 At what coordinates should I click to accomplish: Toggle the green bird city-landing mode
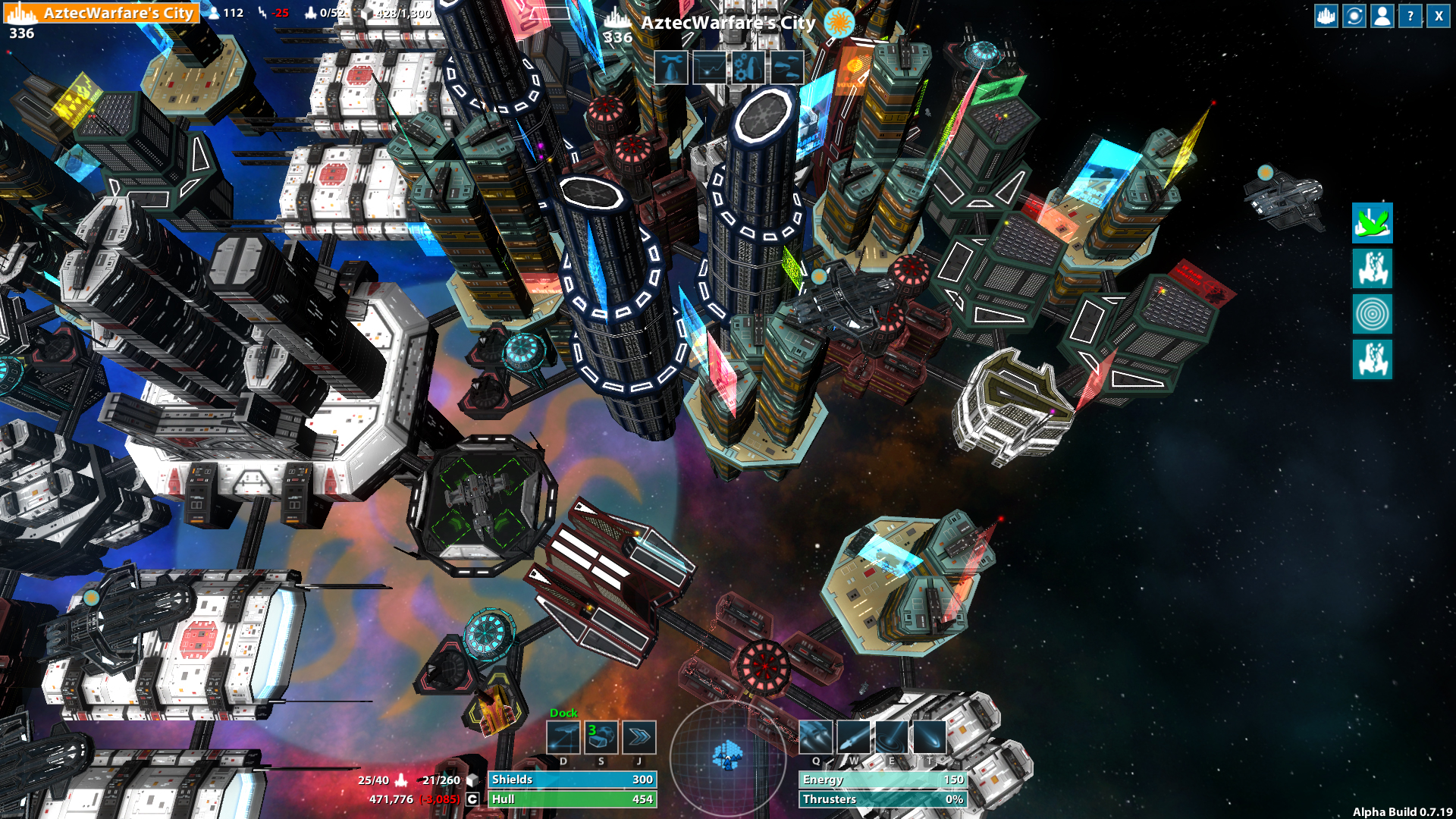pos(1373,225)
